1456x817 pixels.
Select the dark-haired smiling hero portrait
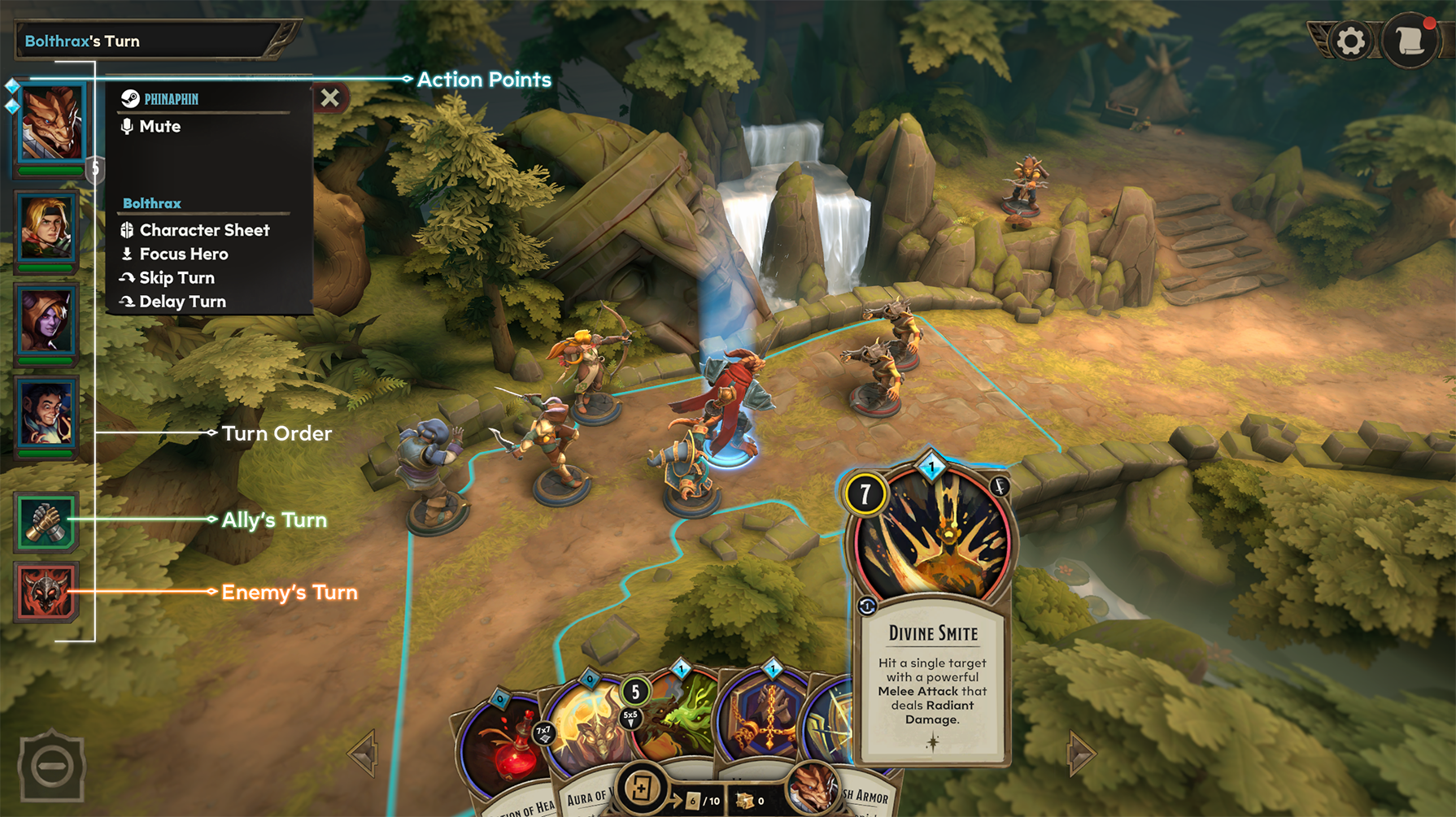(46, 413)
